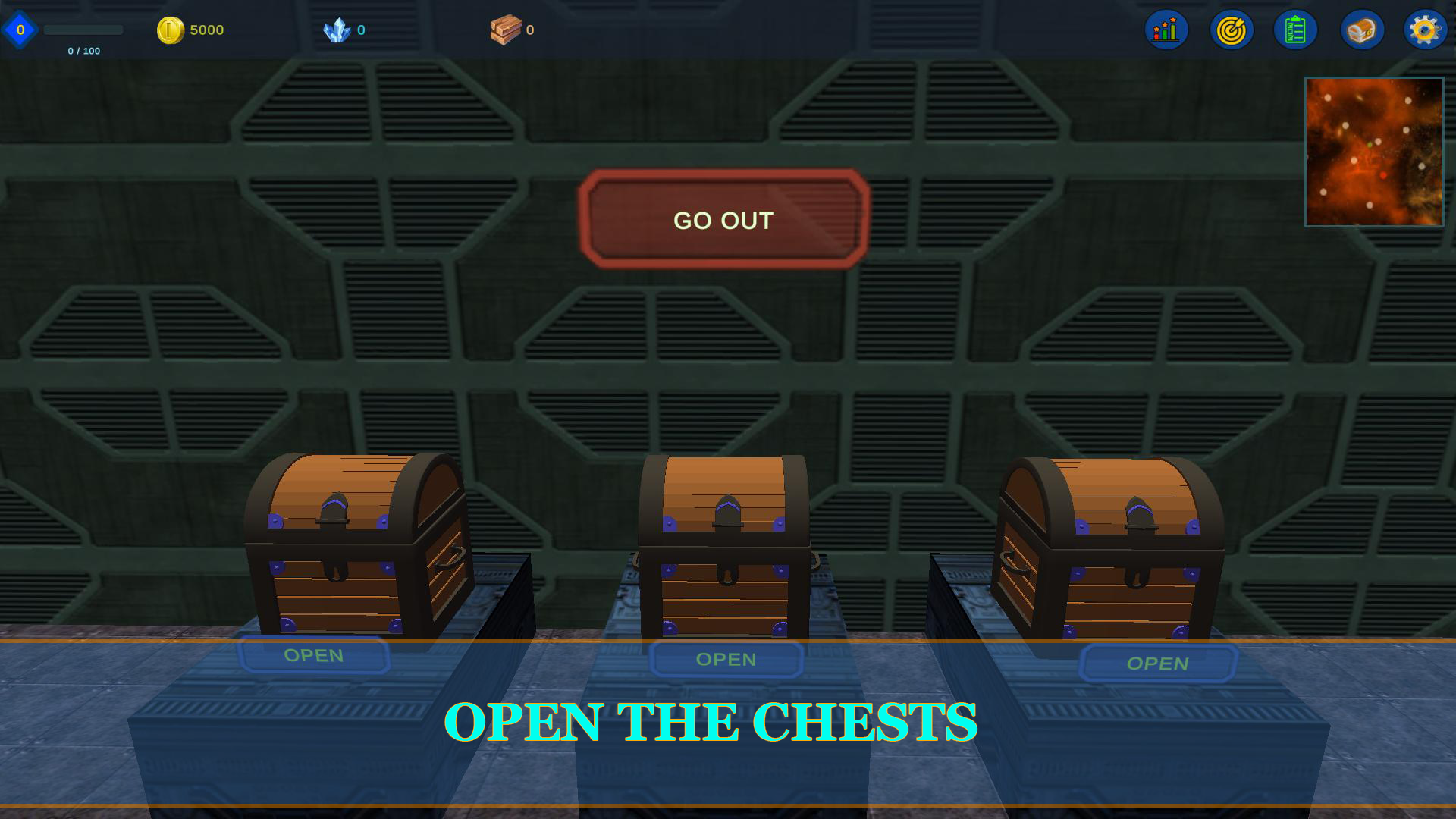Click the crystal counter showing 0
The image size is (1456, 819).
coord(362,30)
